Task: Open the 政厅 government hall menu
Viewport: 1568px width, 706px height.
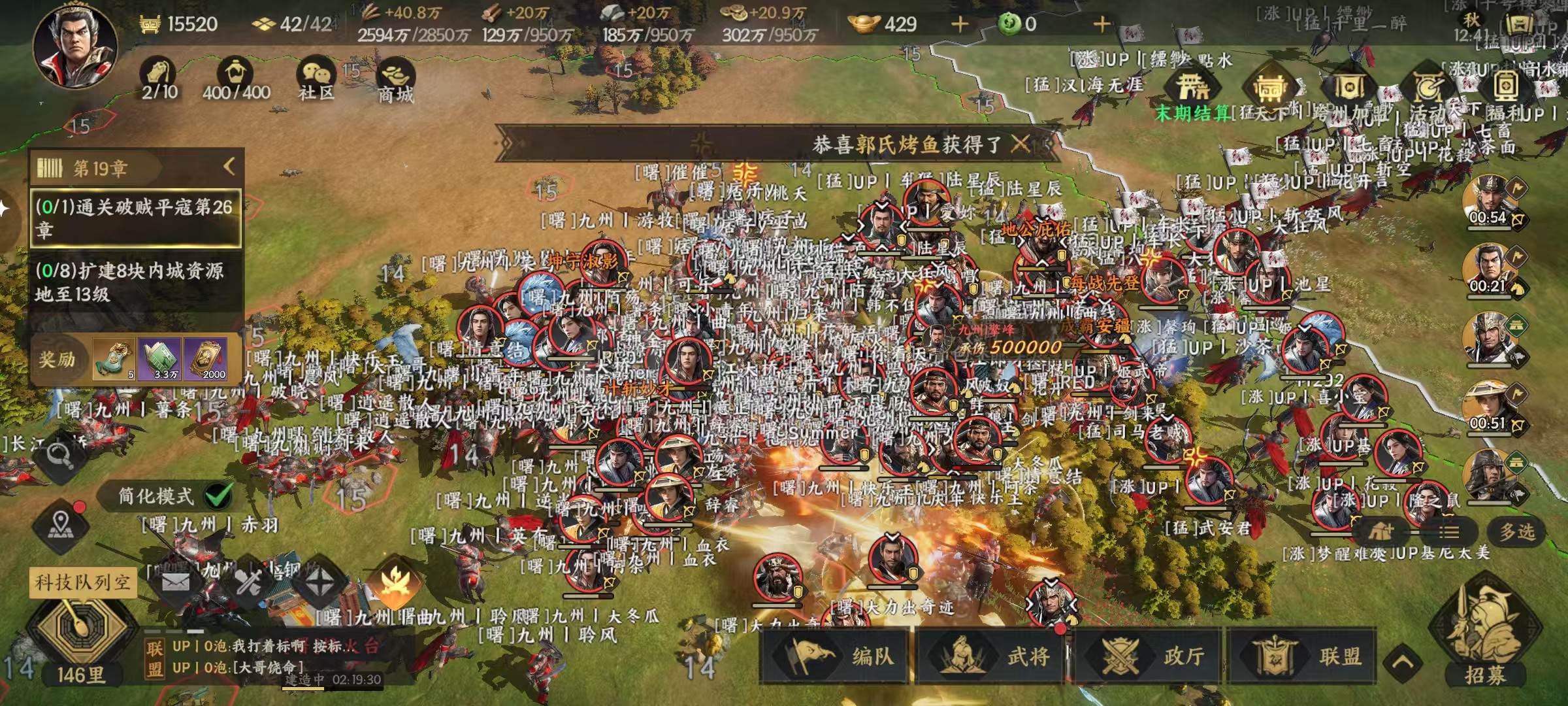Action: tap(1147, 656)
